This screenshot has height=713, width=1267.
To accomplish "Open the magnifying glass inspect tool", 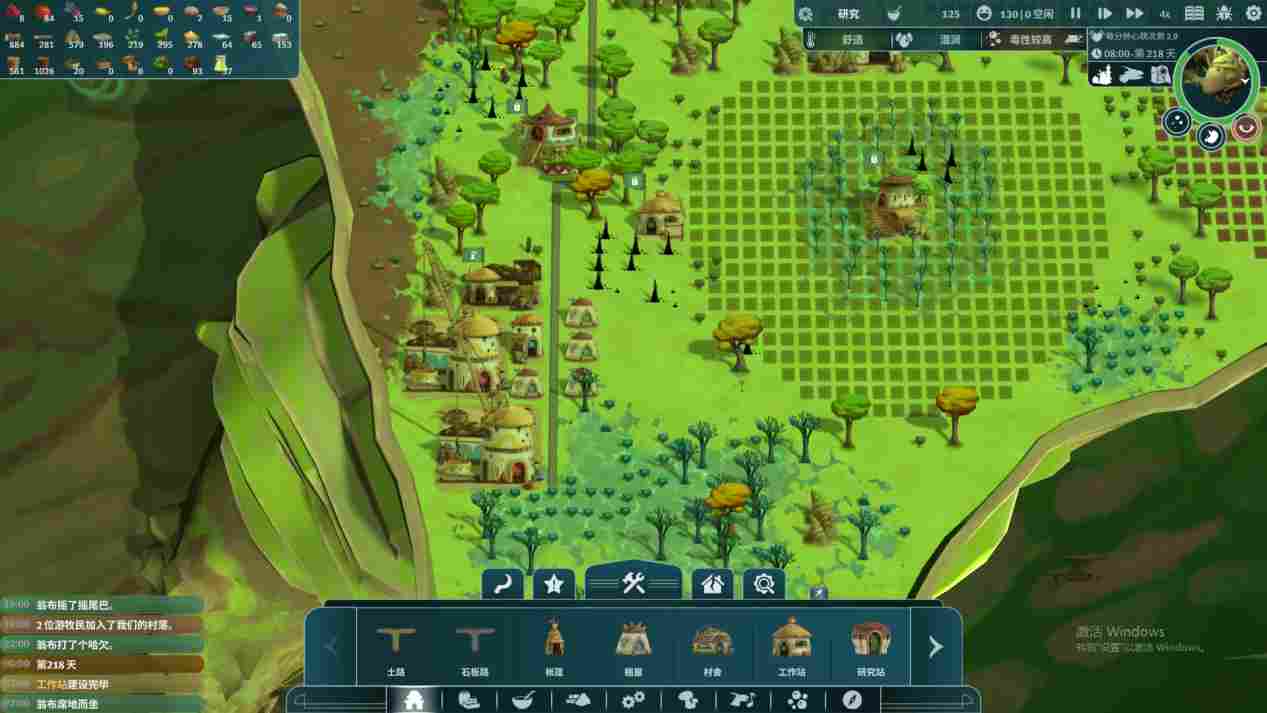I will point(764,584).
